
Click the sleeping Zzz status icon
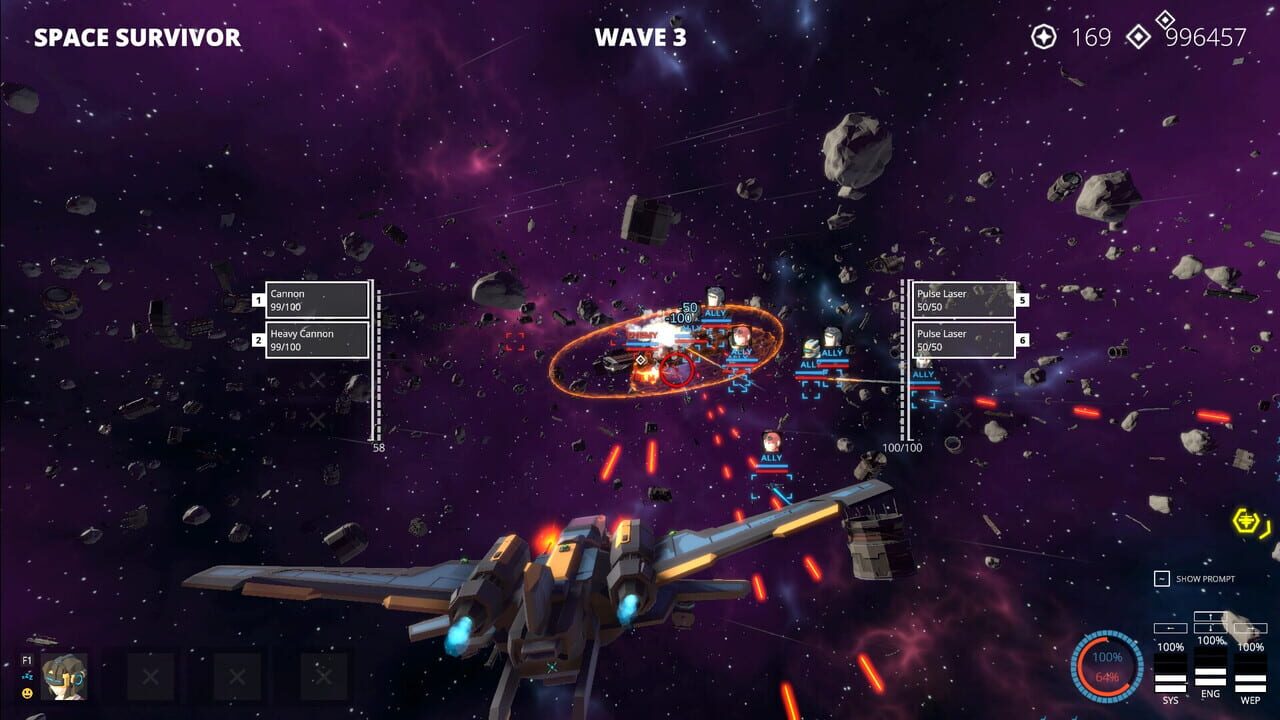[26, 678]
